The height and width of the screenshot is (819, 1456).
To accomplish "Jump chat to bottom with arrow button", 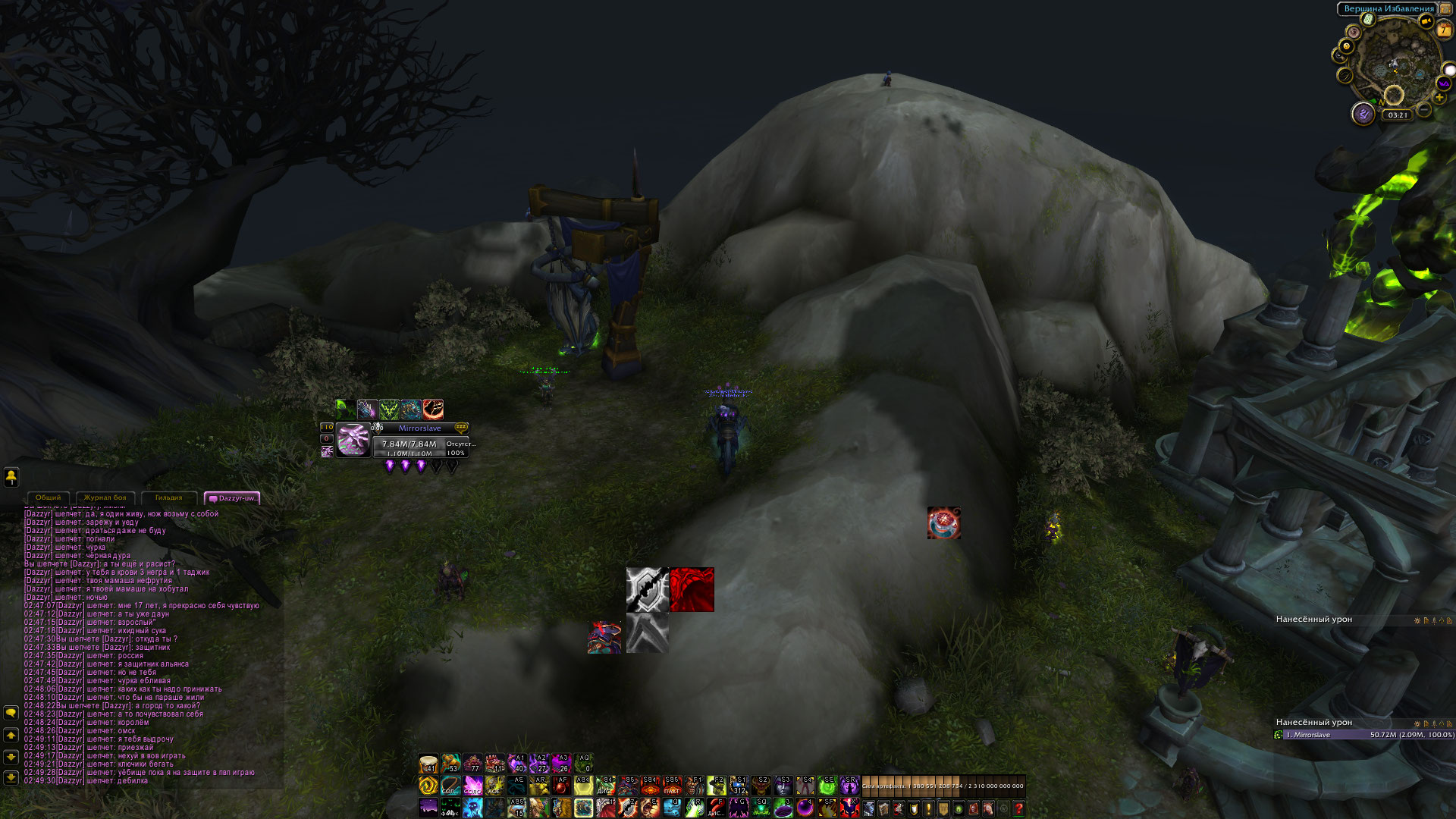I will [11, 777].
